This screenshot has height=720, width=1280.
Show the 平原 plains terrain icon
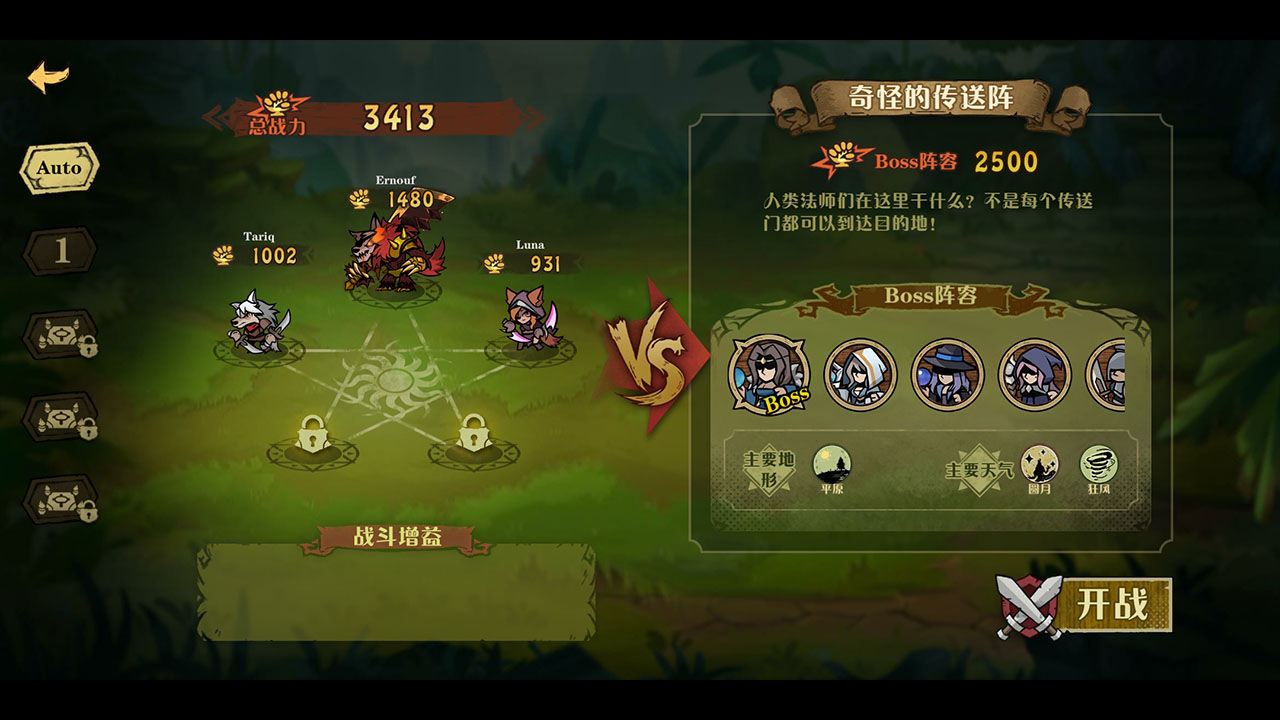[x=831, y=465]
